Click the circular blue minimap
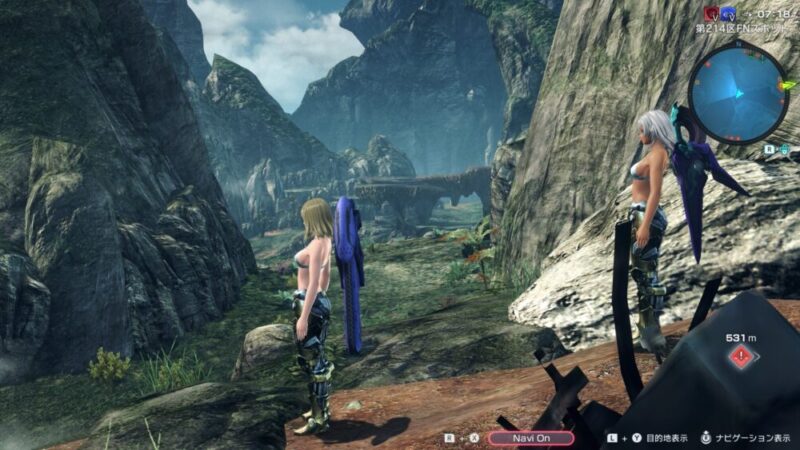 click(738, 92)
